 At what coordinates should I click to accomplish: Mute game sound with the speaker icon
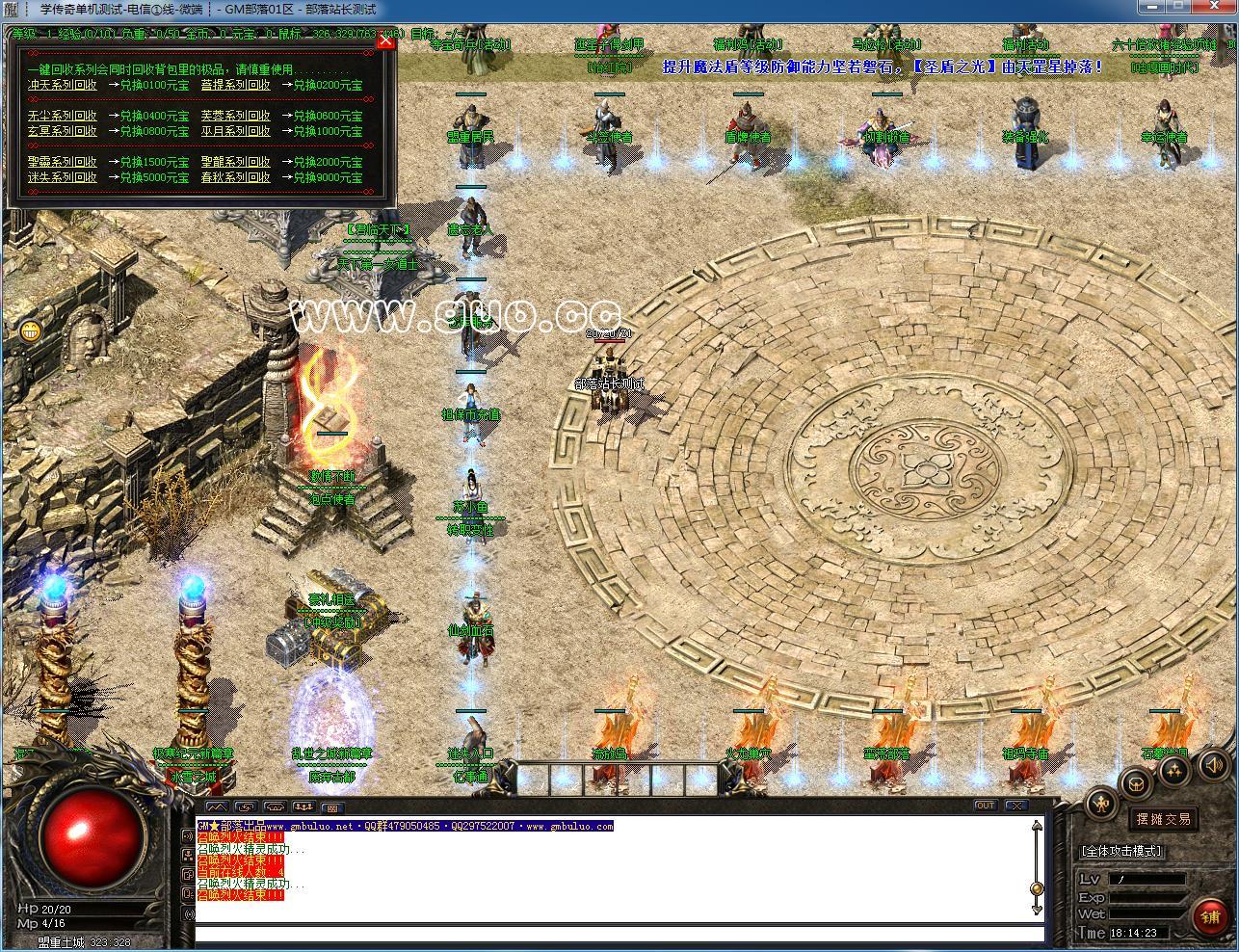1213,765
